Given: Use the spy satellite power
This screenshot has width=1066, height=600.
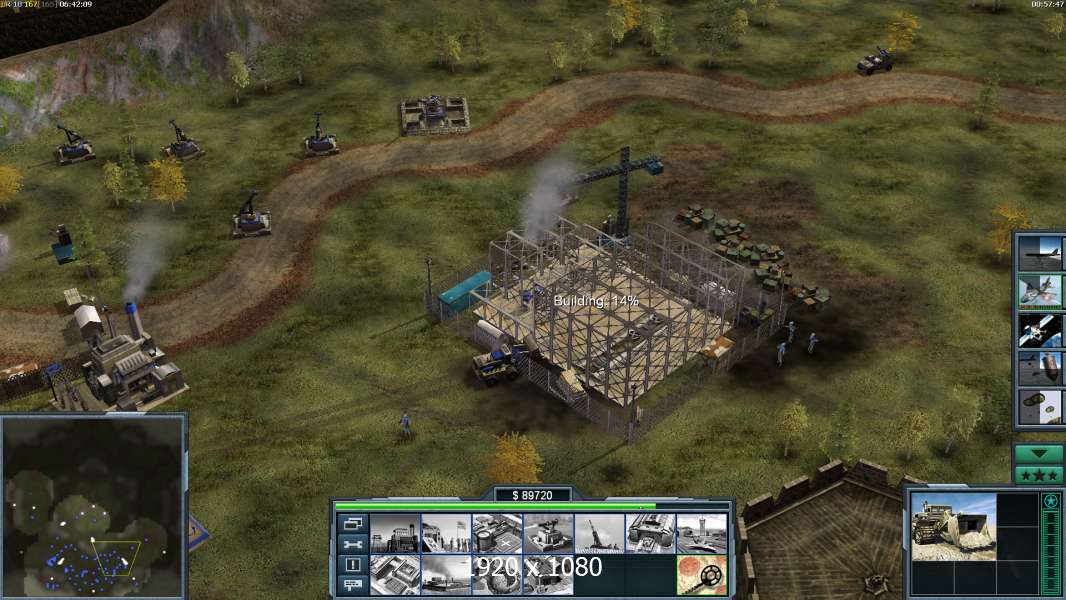Looking at the screenshot, I should click(x=1040, y=329).
